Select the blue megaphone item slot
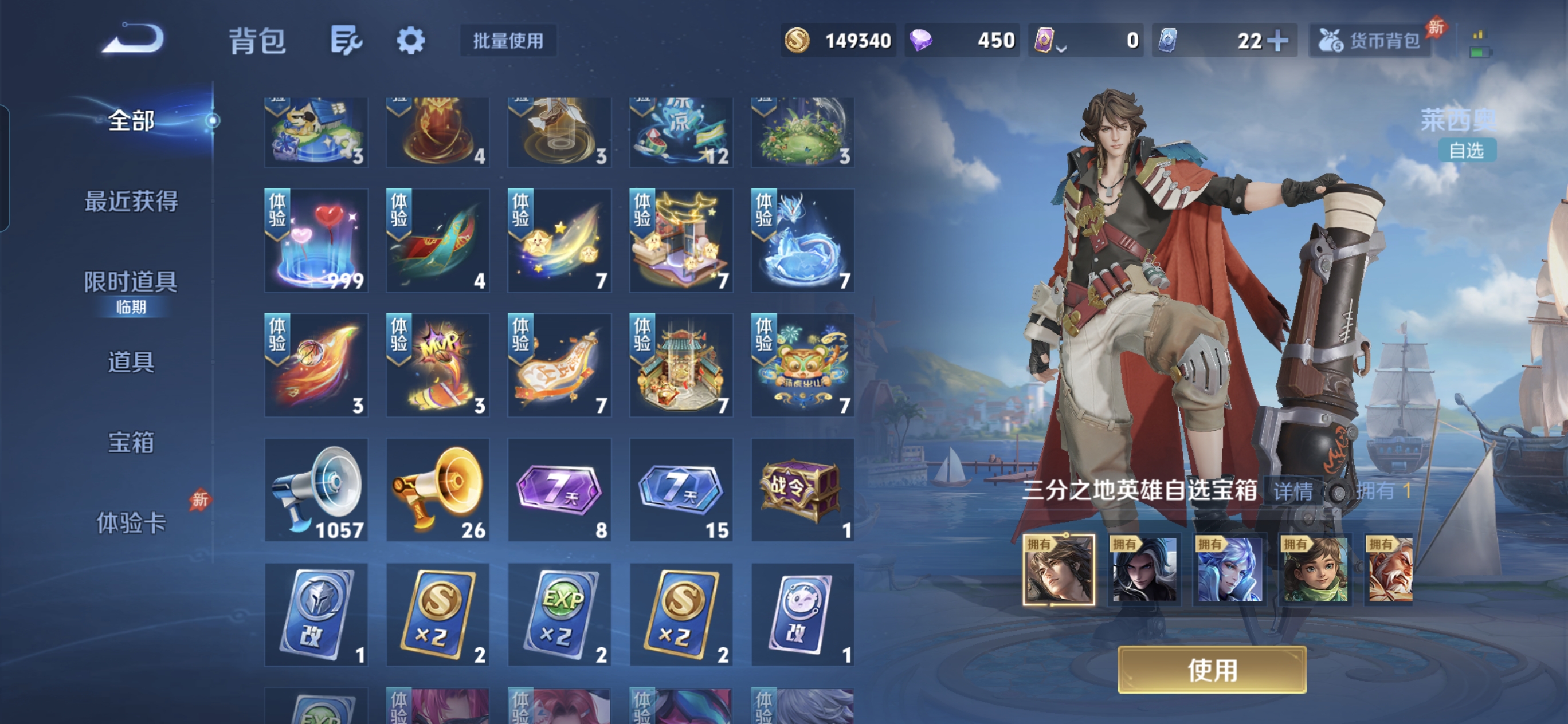 pyautogui.click(x=316, y=490)
